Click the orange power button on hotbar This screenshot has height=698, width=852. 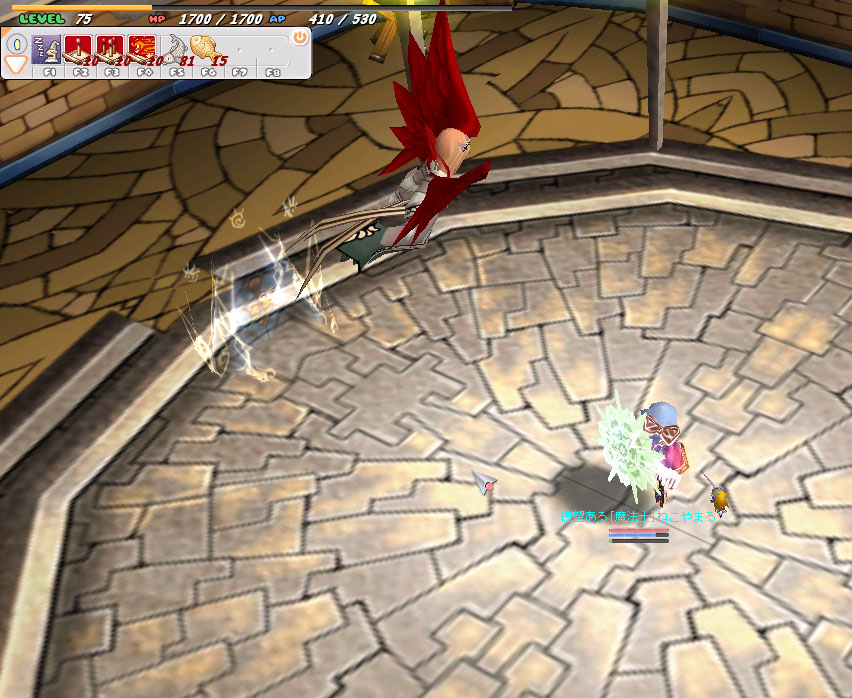(x=299, y=37)
